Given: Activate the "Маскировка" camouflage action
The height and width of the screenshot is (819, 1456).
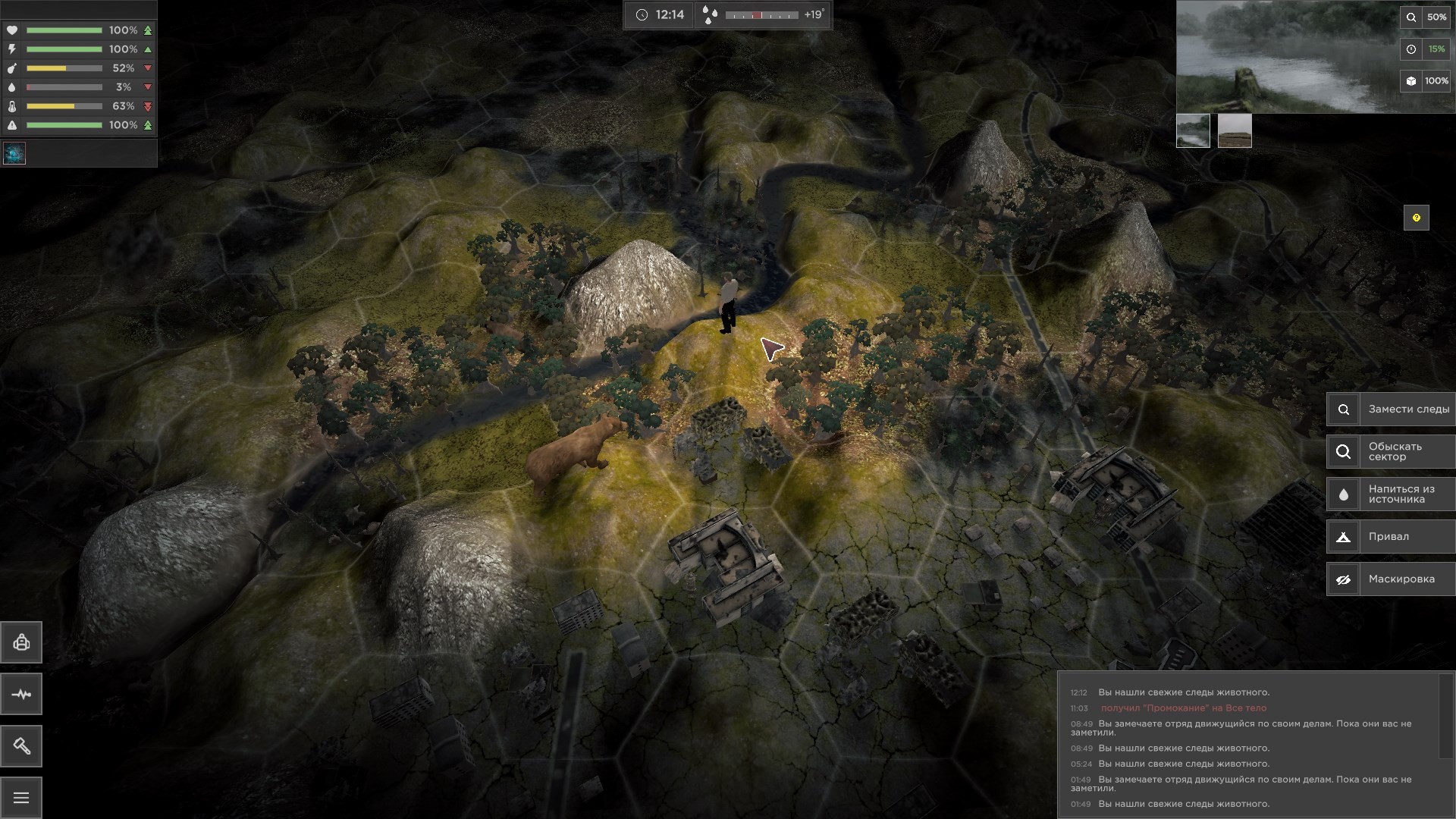Looking at the screenshot, I should click(x=1391, y=579).
